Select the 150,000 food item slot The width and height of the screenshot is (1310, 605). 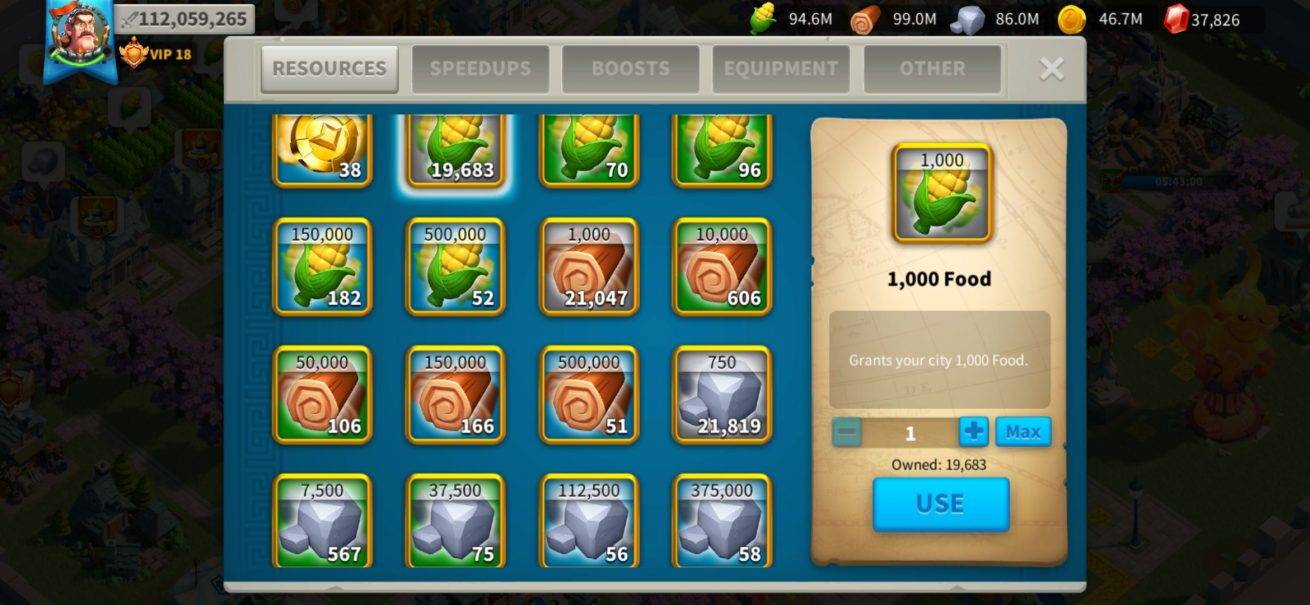coord(323,267)
